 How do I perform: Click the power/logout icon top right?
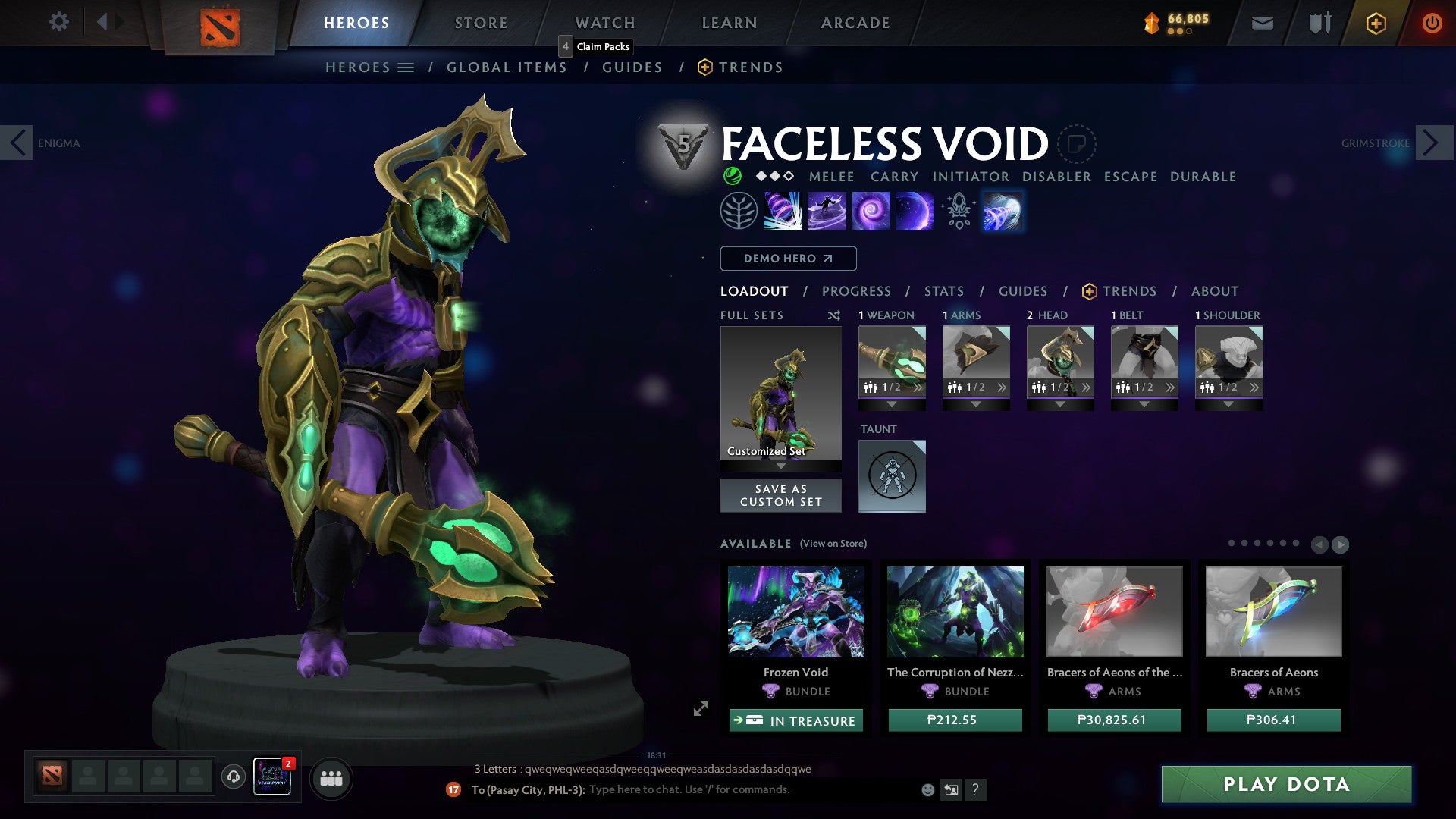coord(1432,23)
